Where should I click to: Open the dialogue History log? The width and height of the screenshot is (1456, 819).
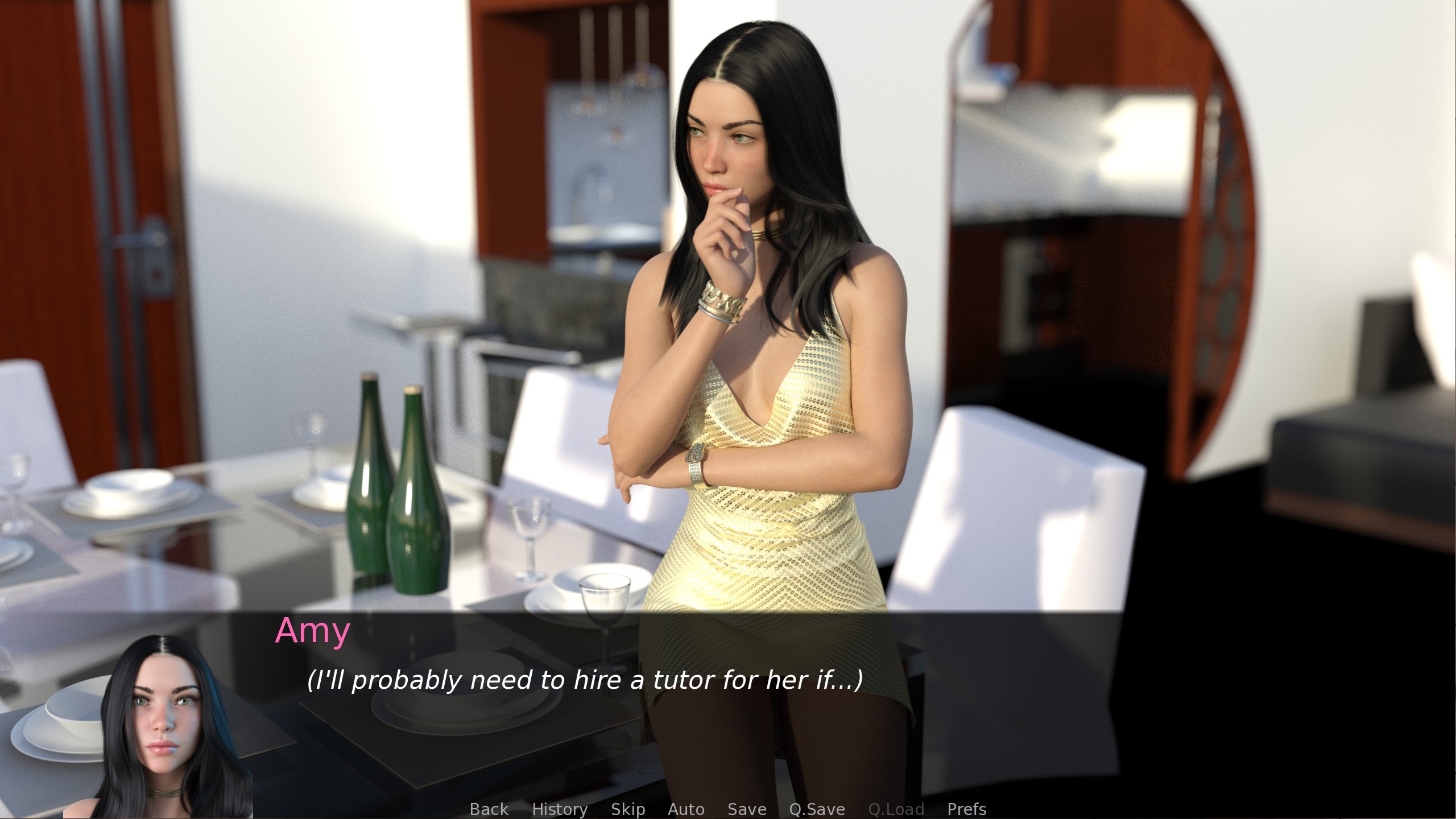point(559,809)
